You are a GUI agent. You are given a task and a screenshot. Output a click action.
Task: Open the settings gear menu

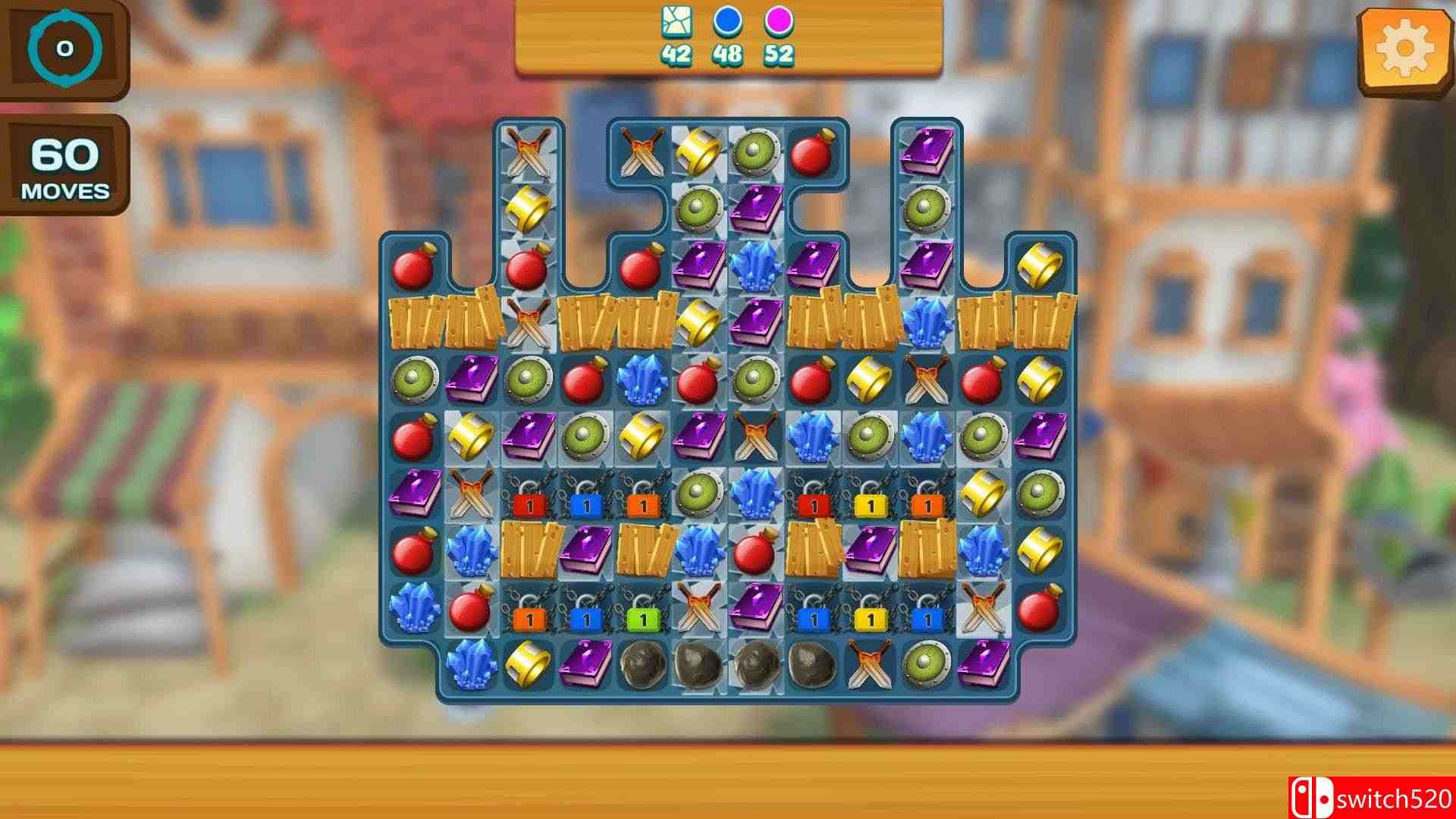[1407, 47]
